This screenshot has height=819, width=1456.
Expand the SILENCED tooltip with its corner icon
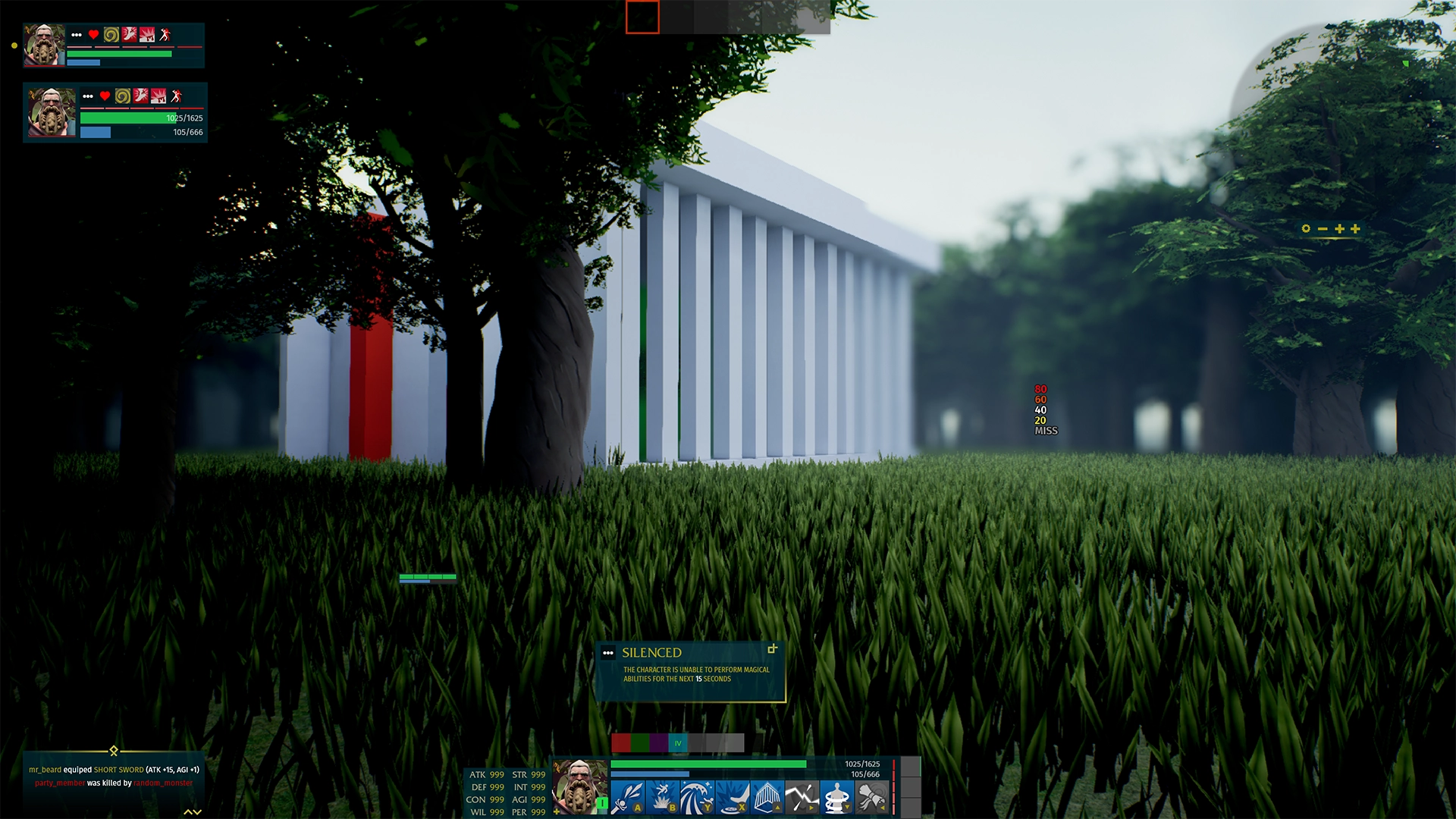(773, 649)
